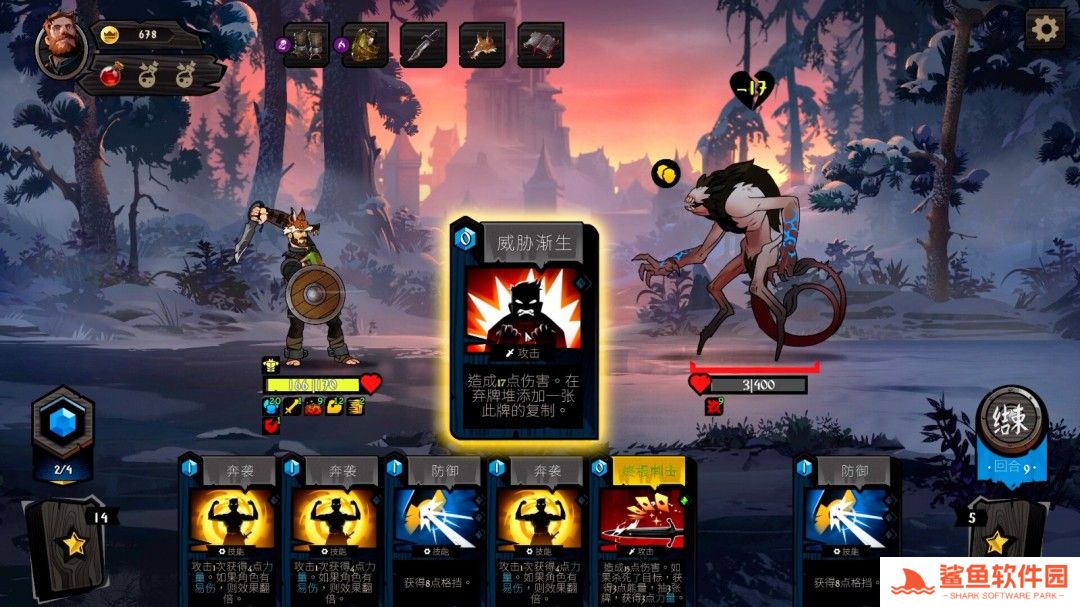End the turn with the 结束 button
The image size is (1080, 607).
click(1011, 420)
